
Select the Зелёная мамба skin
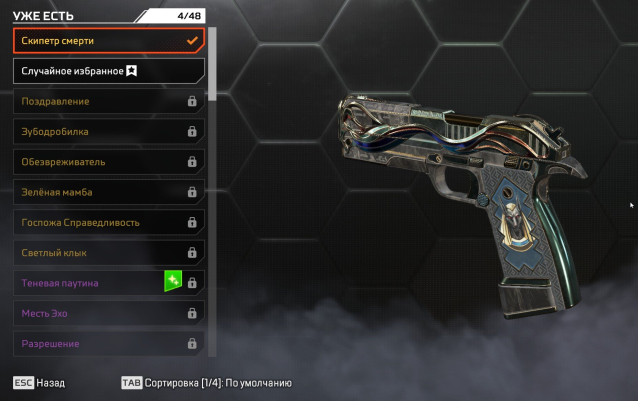pos(108,192)
